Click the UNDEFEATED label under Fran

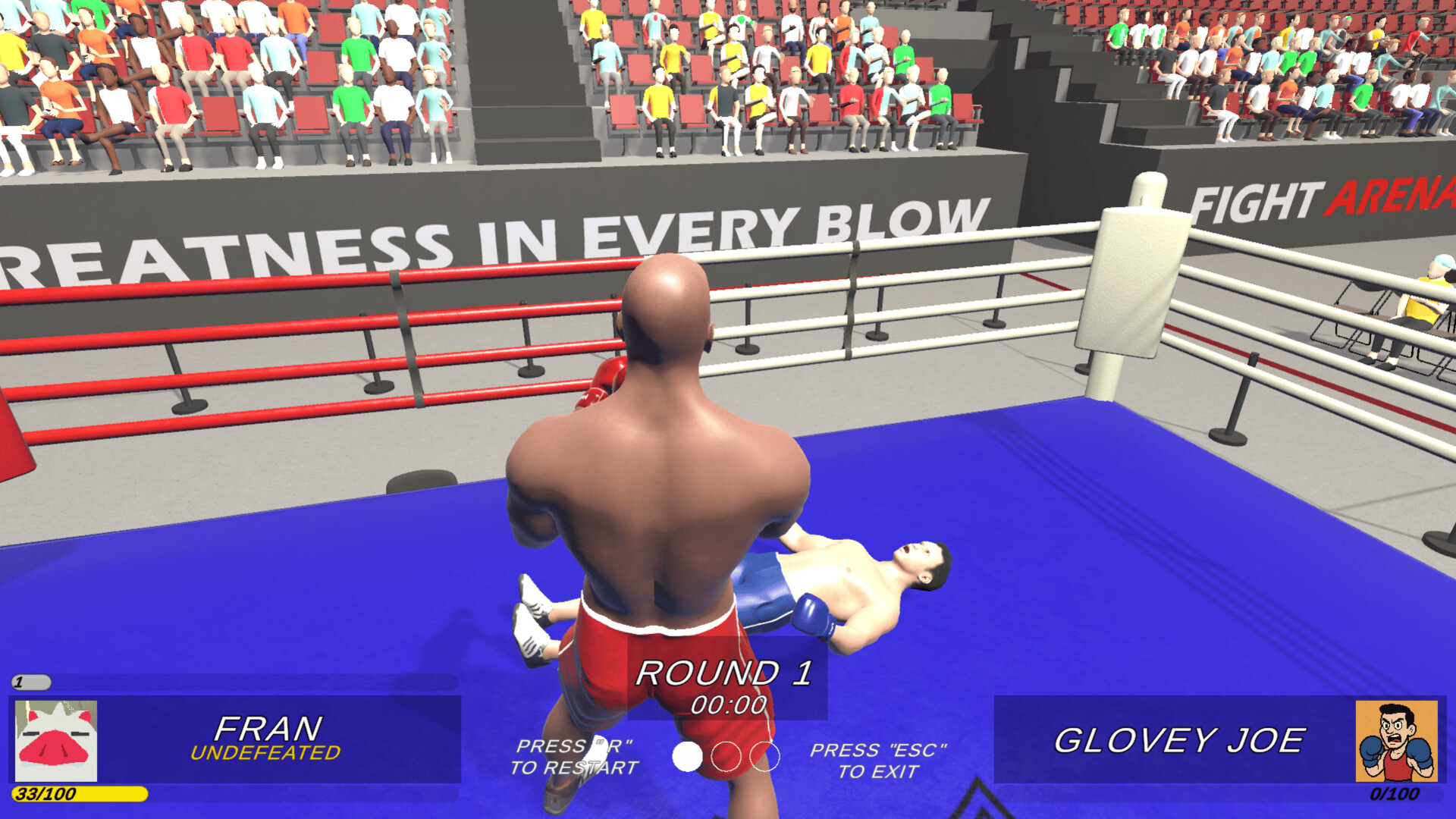(265, 753)
